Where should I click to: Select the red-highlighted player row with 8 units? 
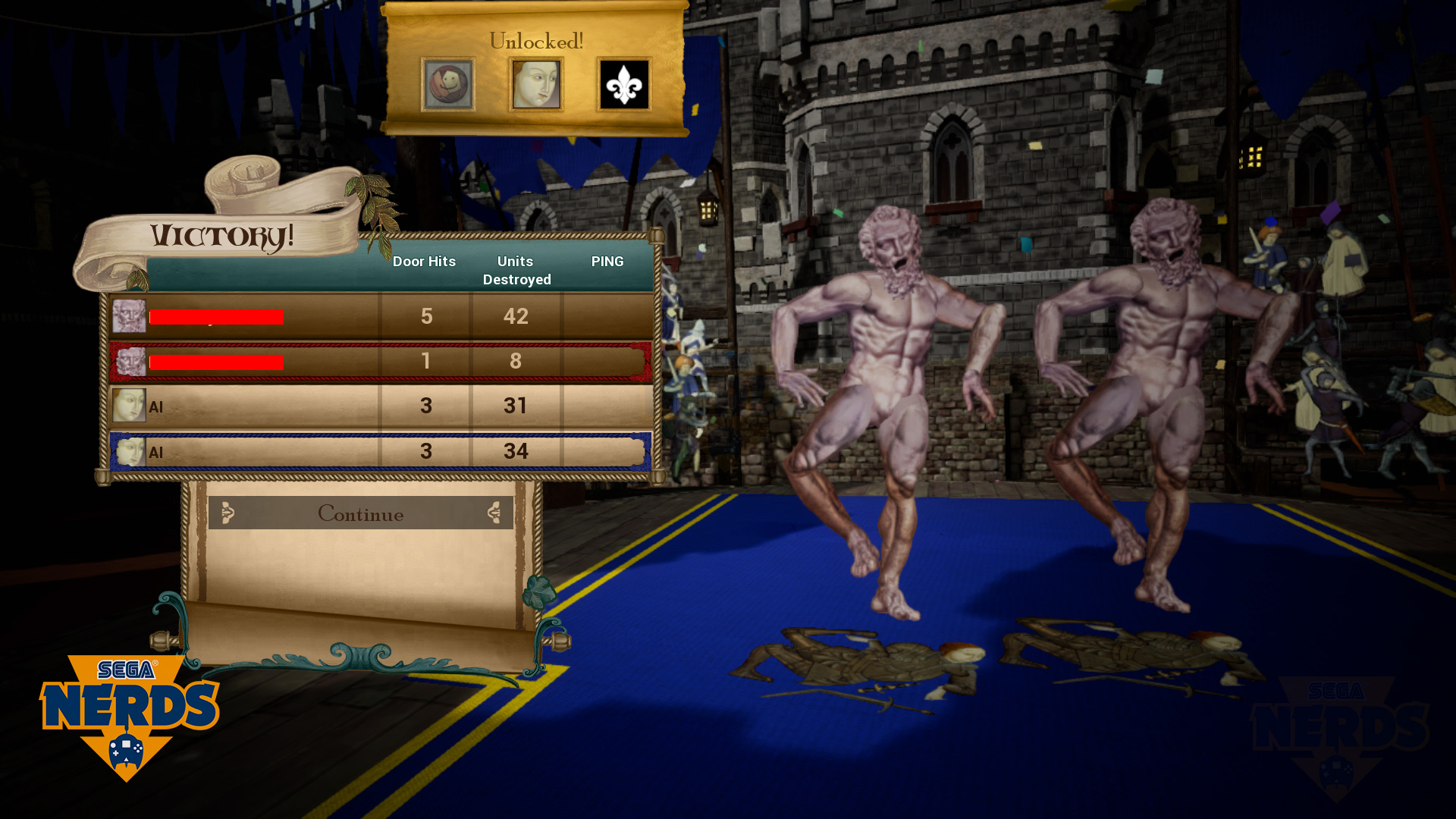(x=379, y=362)
